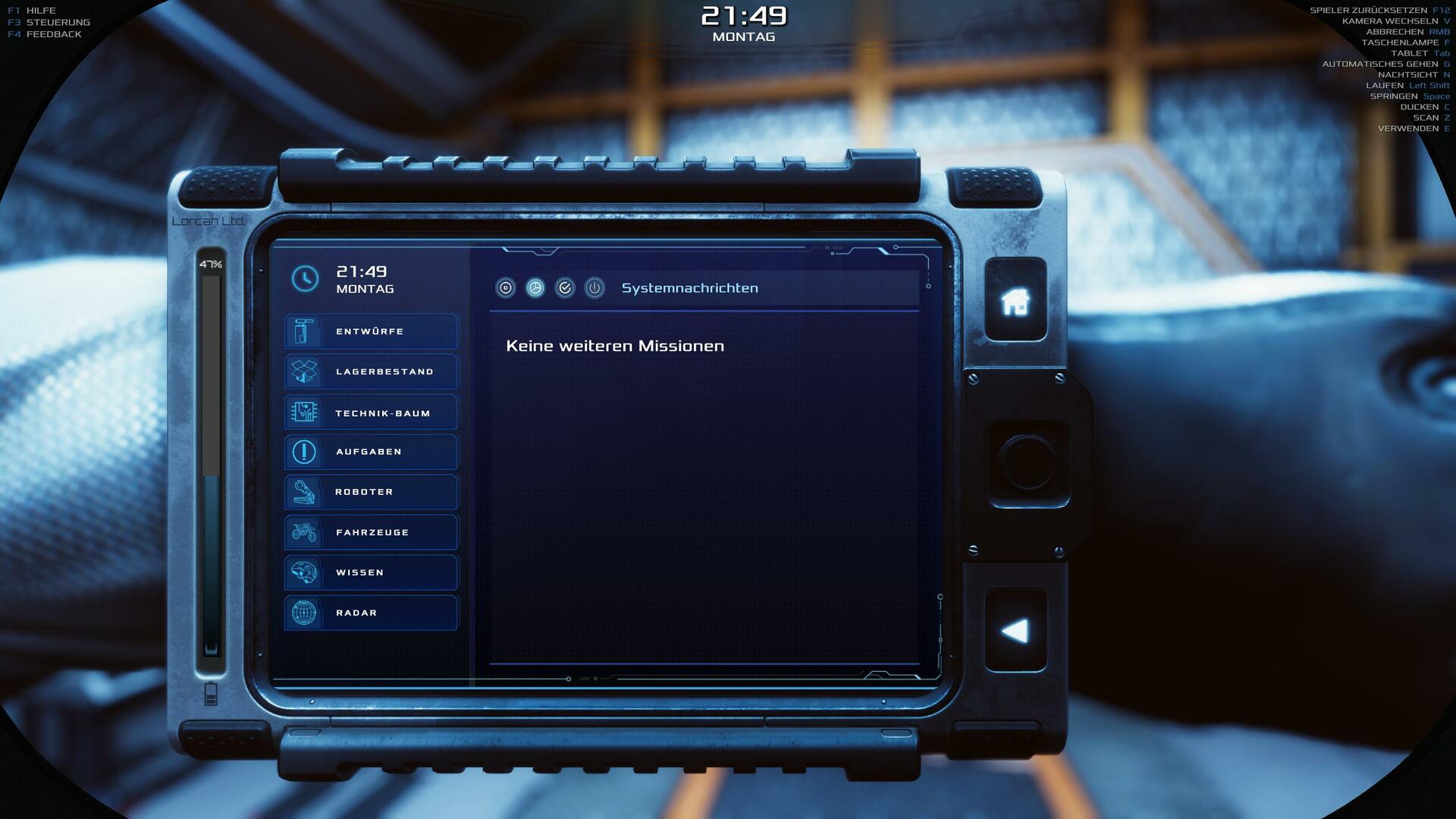Click the tablet's home button
Screen dimensions: 1456x819
[x=1015, y=301]
